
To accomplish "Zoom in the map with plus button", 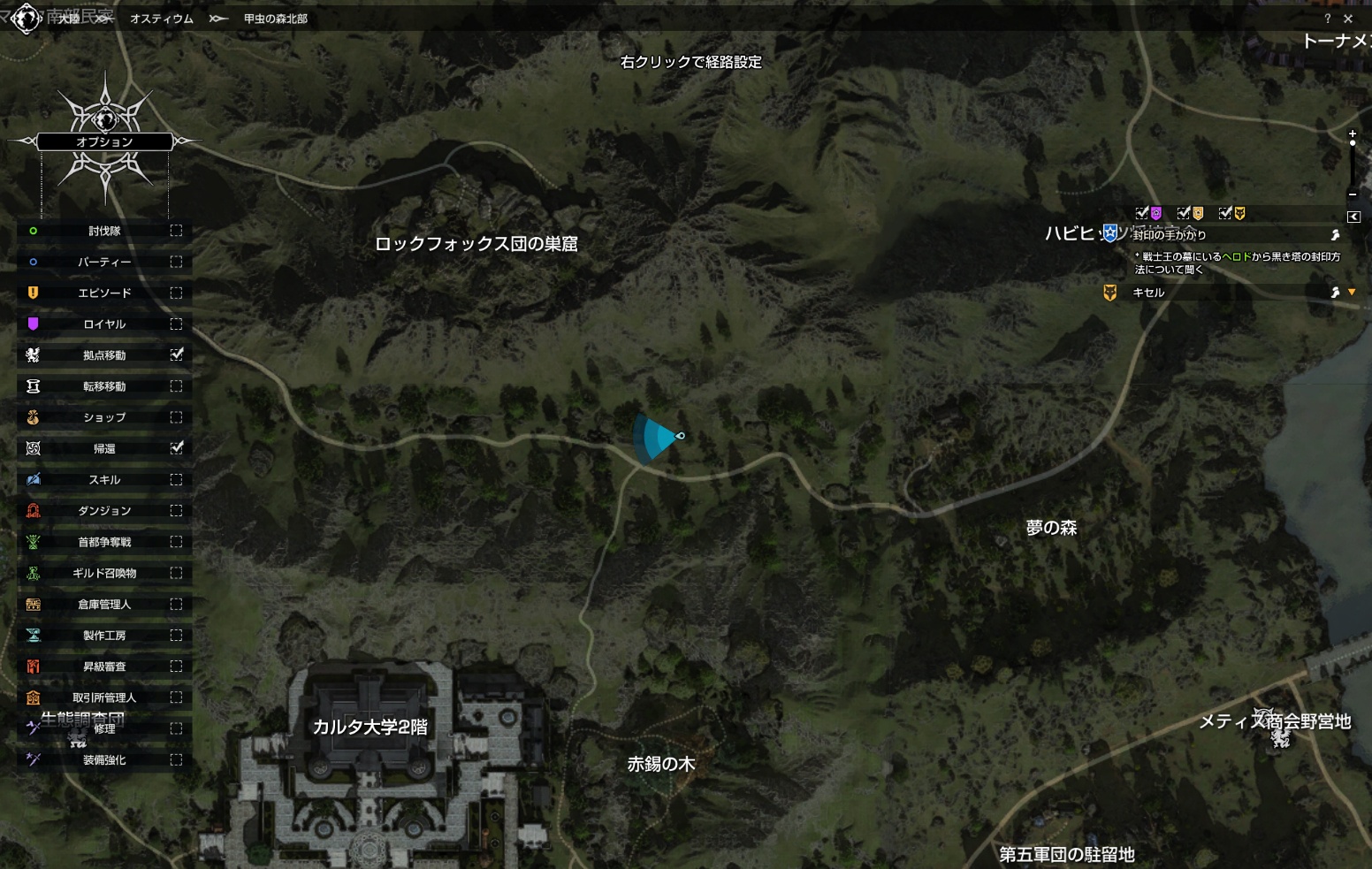I will pyautogui.click(x=1353, y=133).
